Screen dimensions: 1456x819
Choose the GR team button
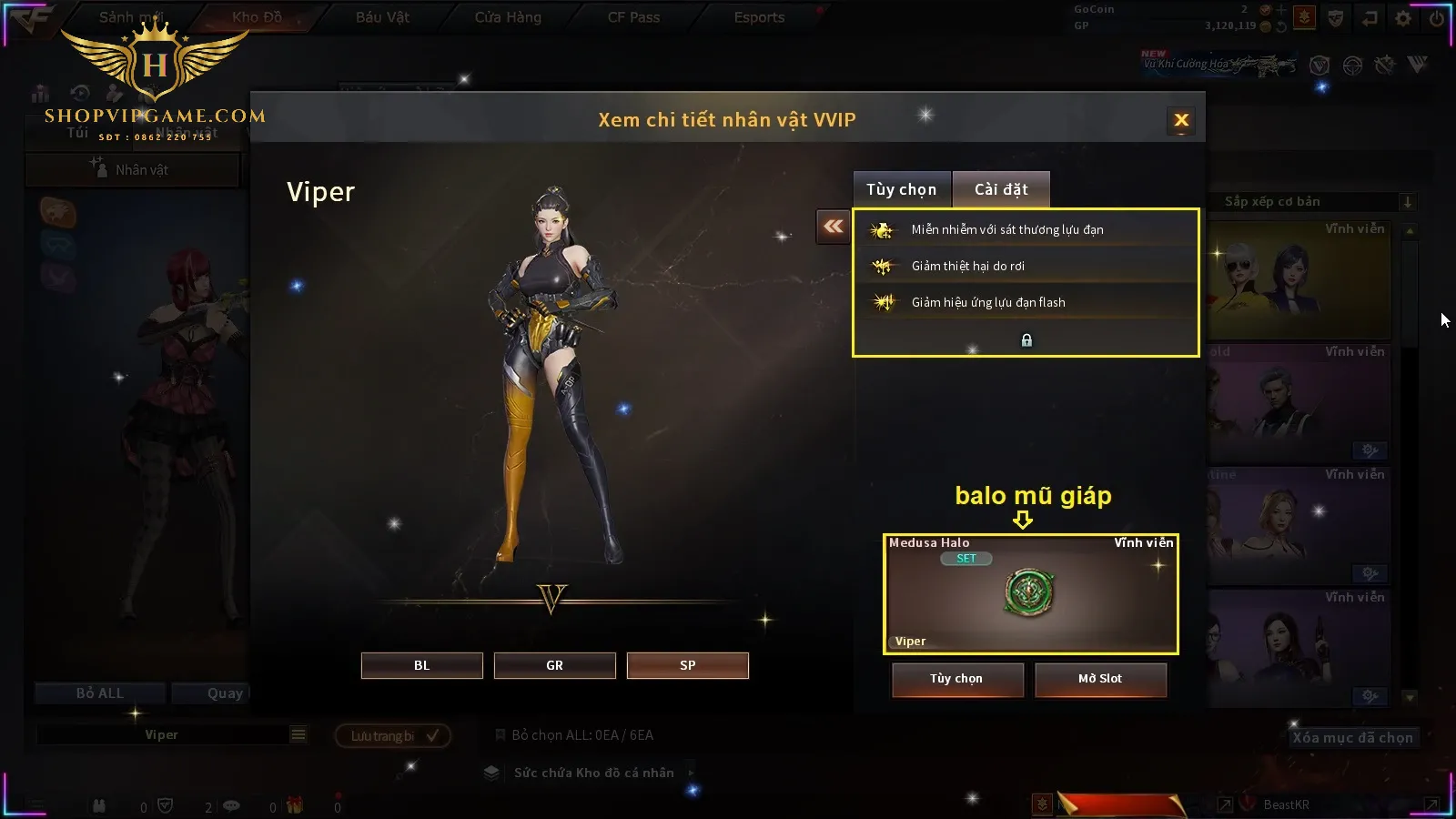(x=554, y=665)
